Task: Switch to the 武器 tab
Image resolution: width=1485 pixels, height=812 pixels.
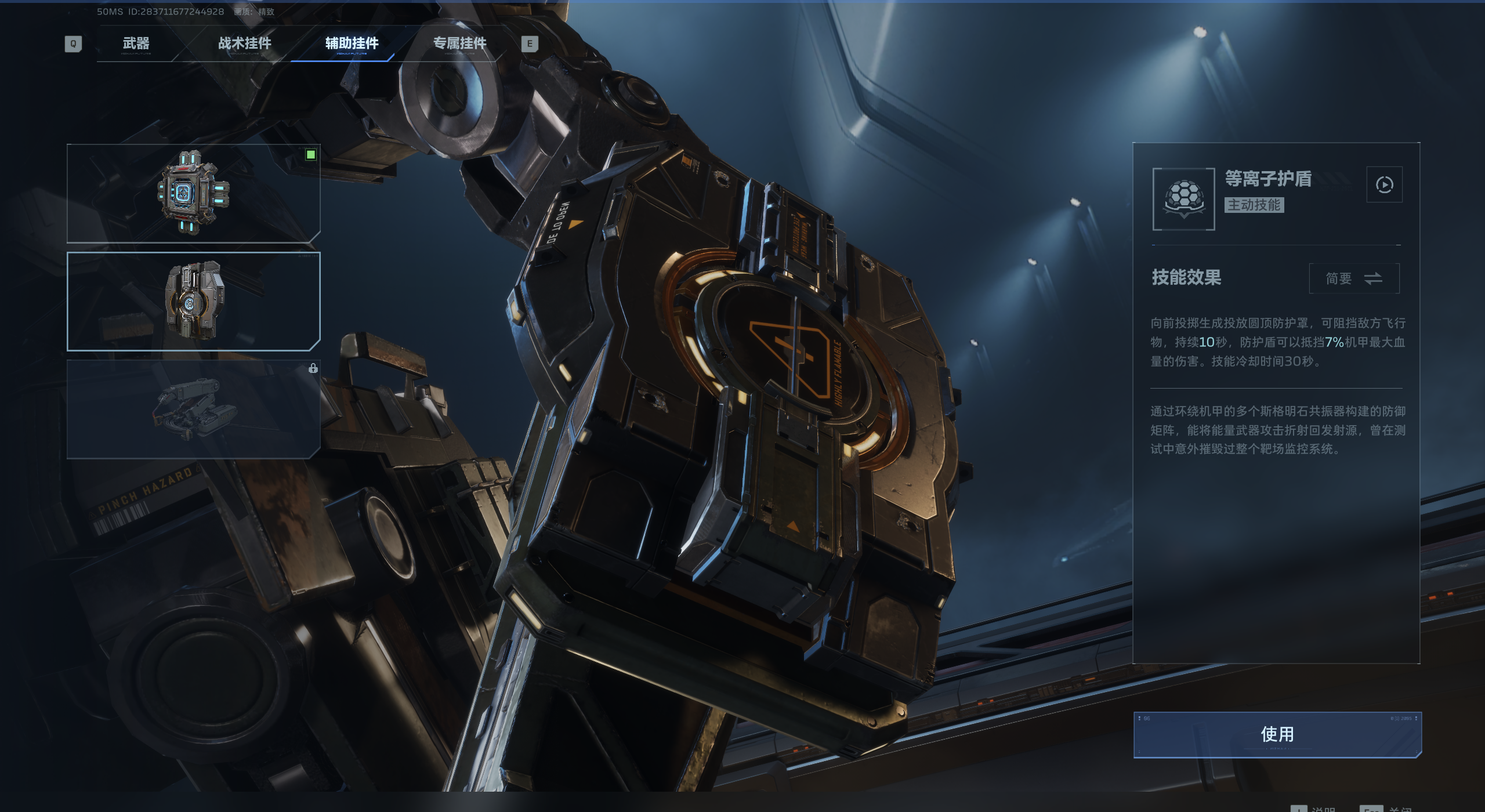Action: pyautogui.click(x=136, y=43)
